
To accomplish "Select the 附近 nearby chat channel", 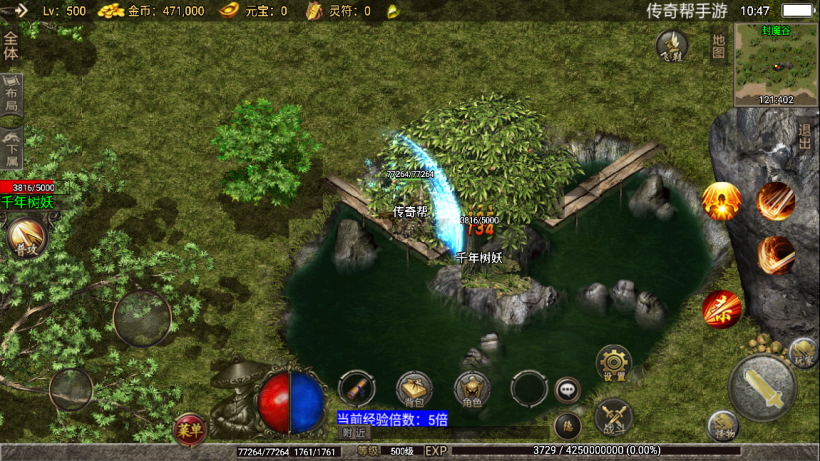I will point(353,433).
